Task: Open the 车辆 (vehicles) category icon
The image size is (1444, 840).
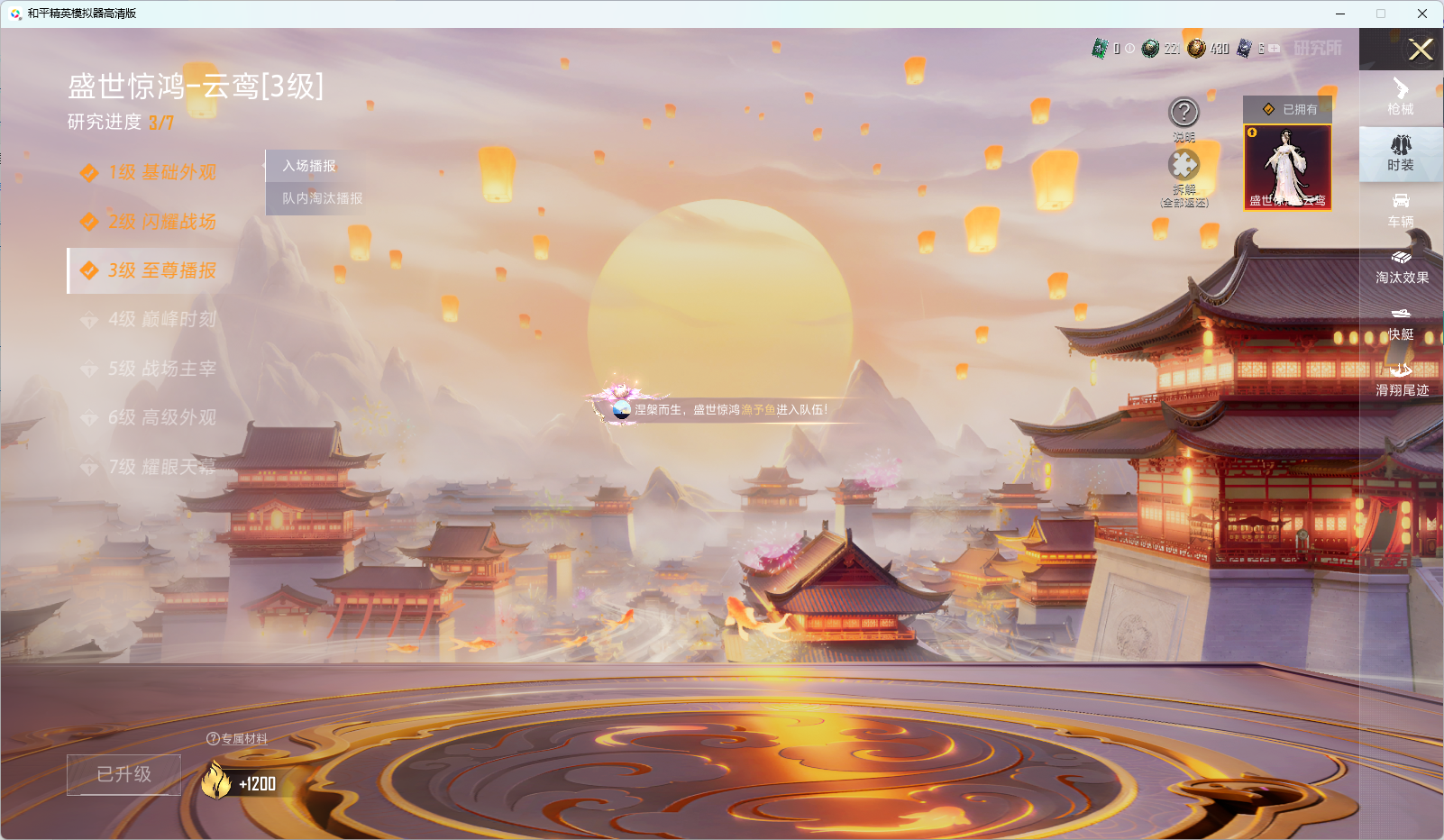Action: 1400,212
